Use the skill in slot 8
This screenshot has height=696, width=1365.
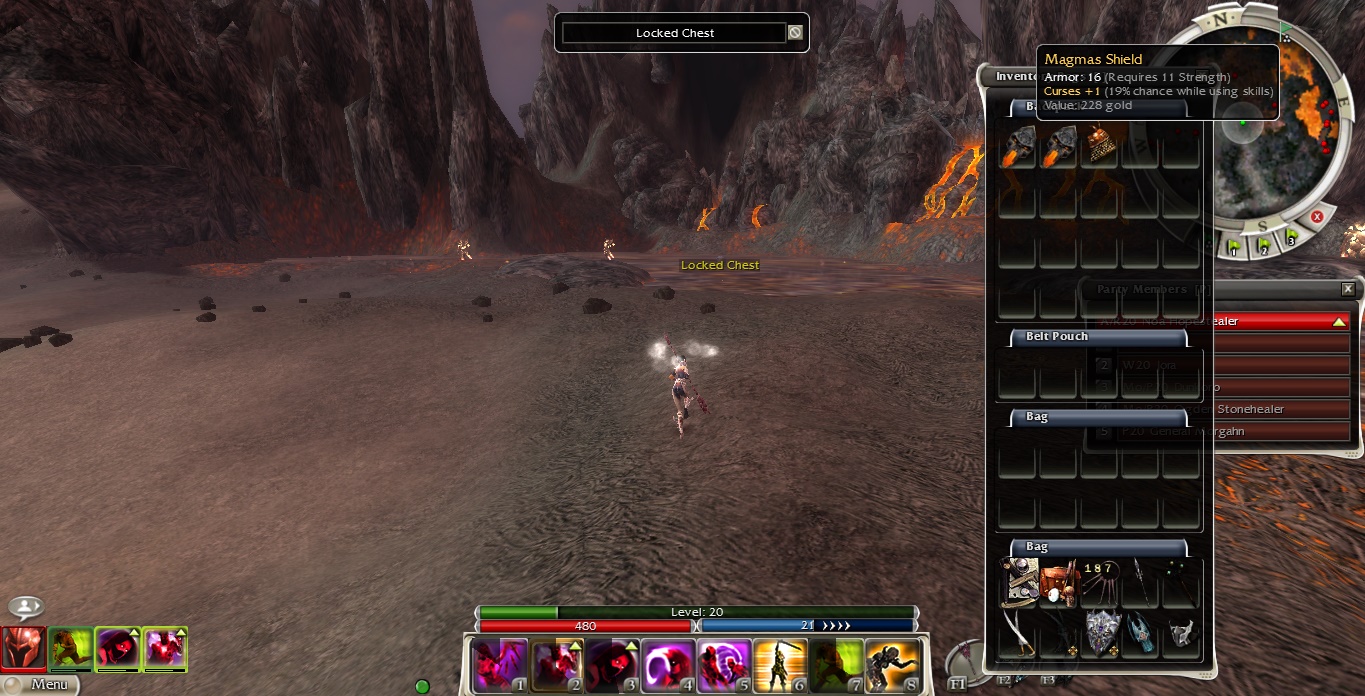[892, 666]
